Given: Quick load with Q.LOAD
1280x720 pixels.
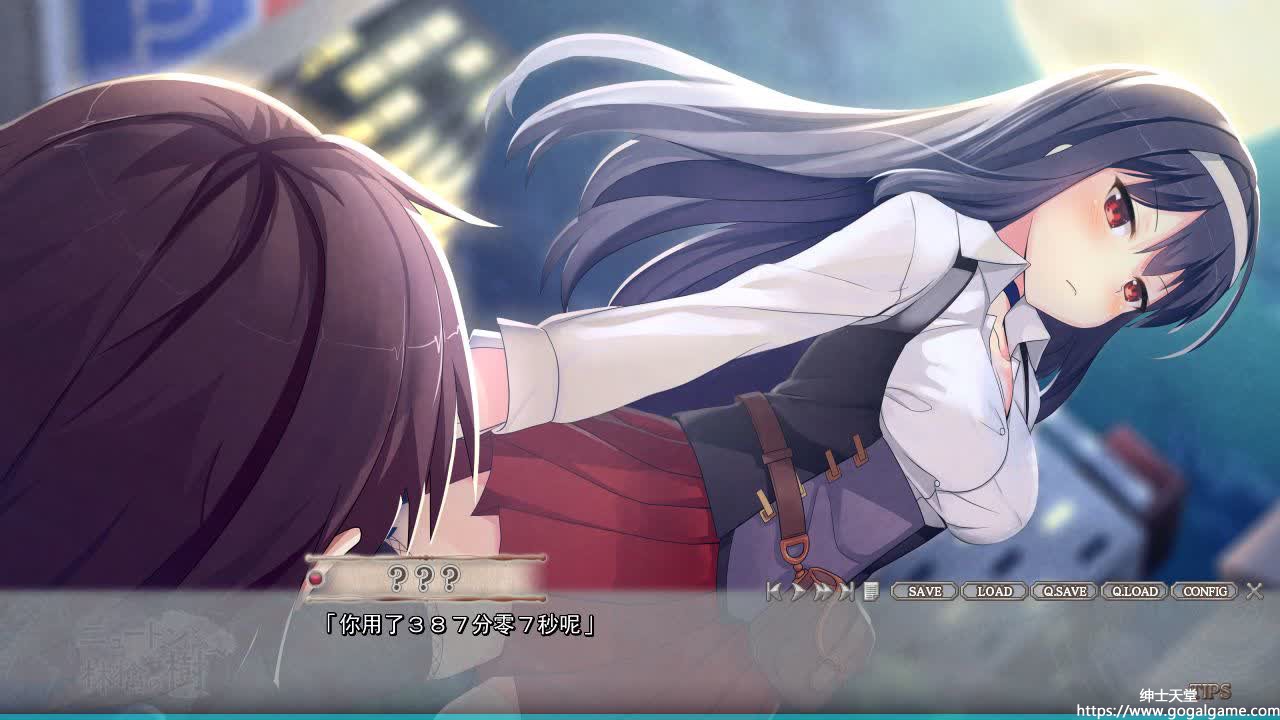Looking at the screenshot, I should [x=1135, y=591].
